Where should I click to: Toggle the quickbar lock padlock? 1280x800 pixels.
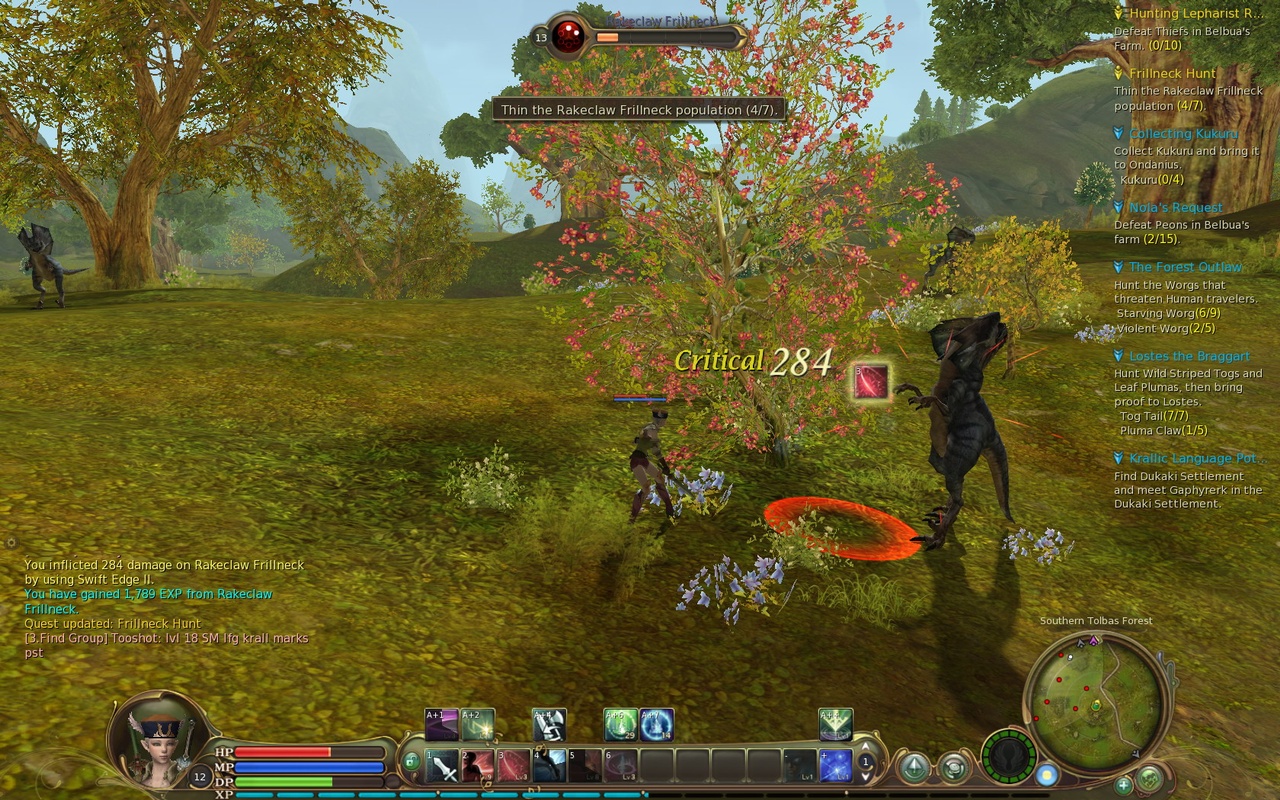pos(412,762)
